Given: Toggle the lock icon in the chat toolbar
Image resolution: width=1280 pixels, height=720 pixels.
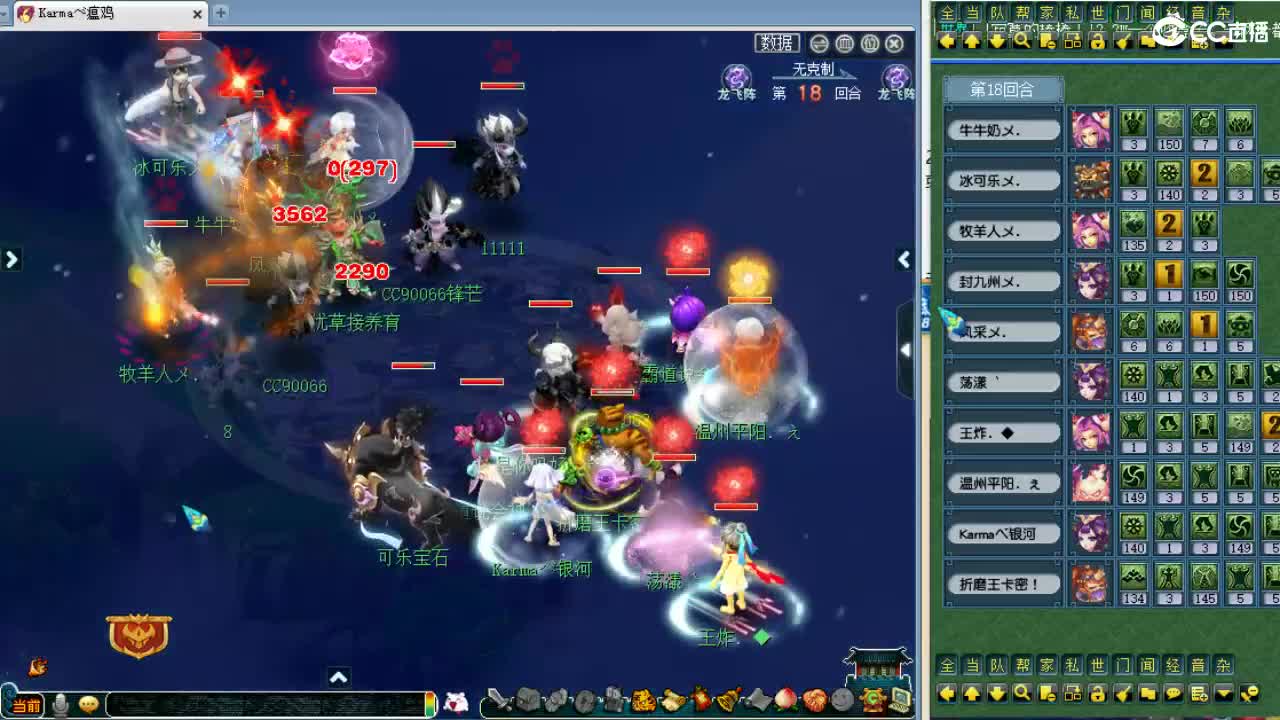Looking at the screenshot, I should point(1098,694).
